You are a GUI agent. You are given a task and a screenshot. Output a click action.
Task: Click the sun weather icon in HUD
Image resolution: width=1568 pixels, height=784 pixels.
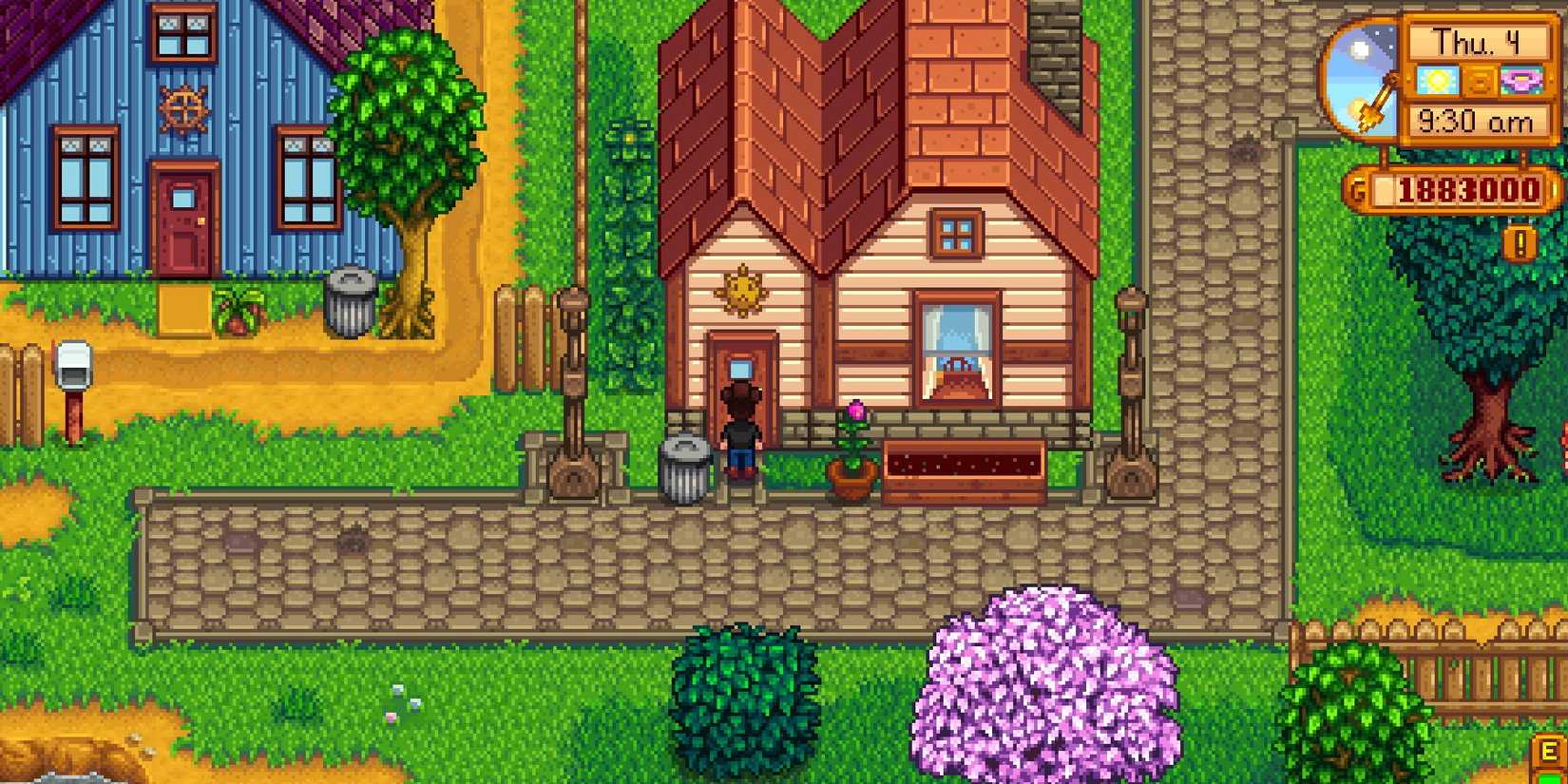pyautogui.click(x=1437, y=81)
